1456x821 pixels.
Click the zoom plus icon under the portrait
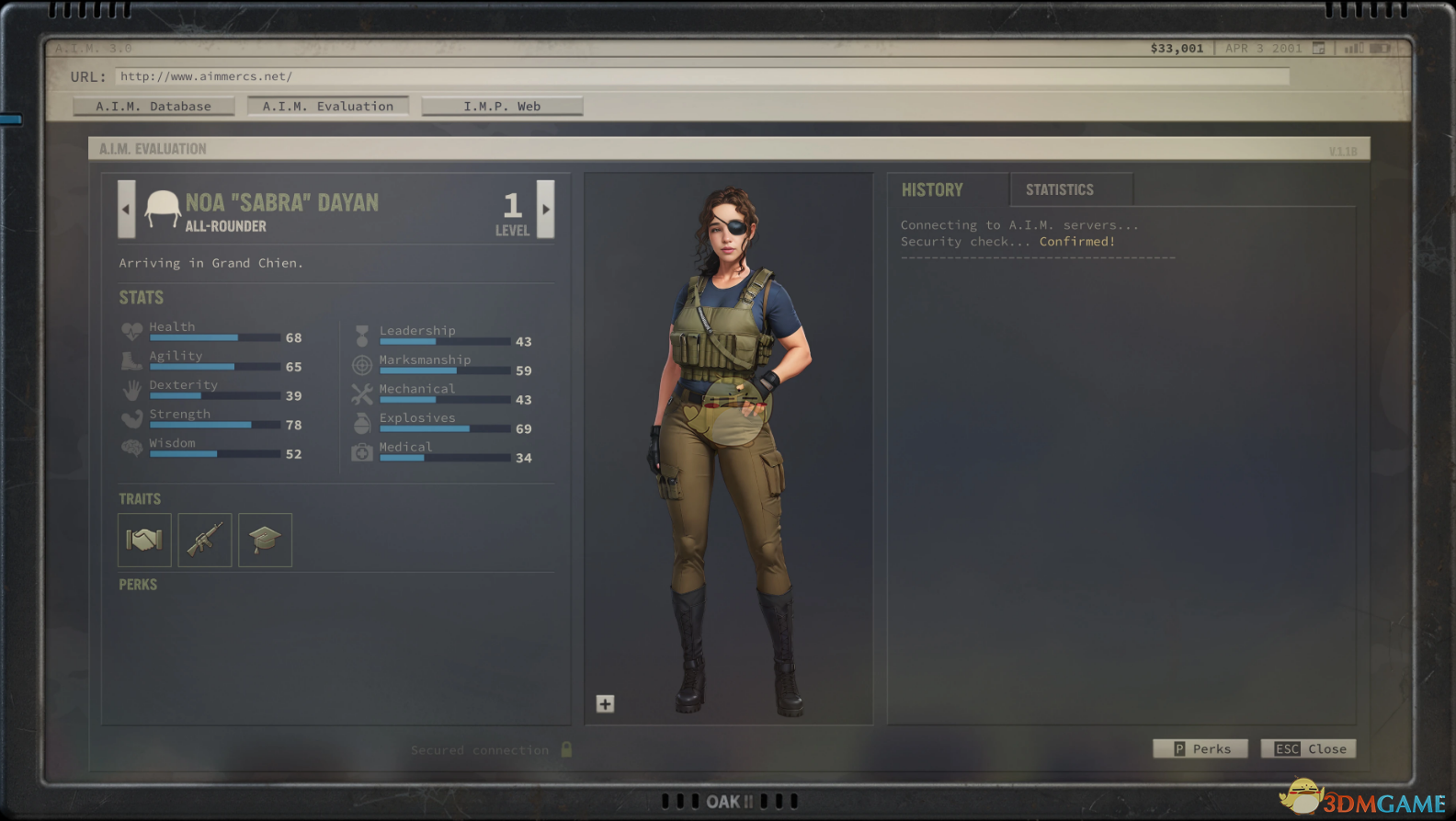[606, 704]
